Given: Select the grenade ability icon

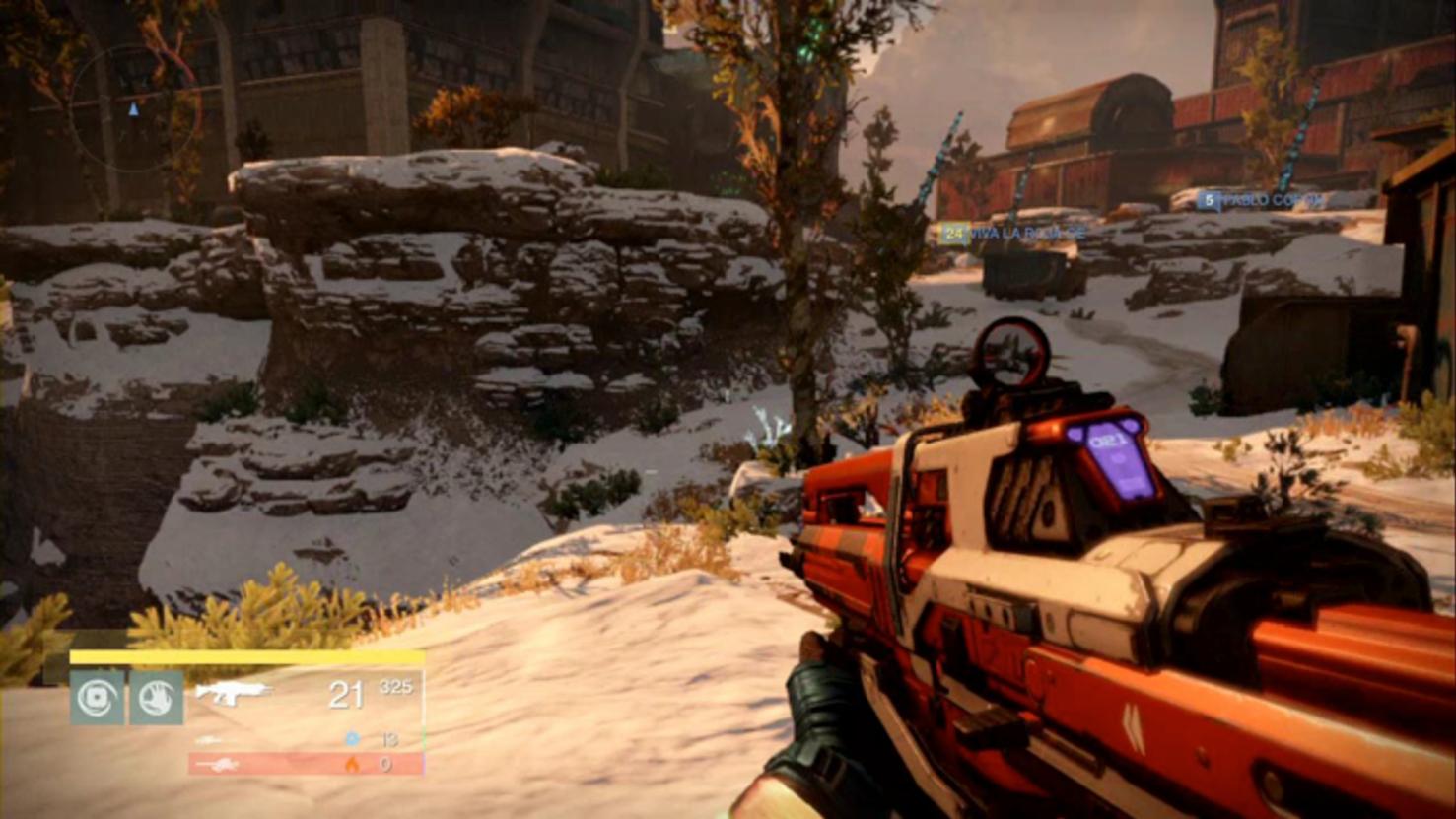Looking at the screenshot, I should coord(97,698).
